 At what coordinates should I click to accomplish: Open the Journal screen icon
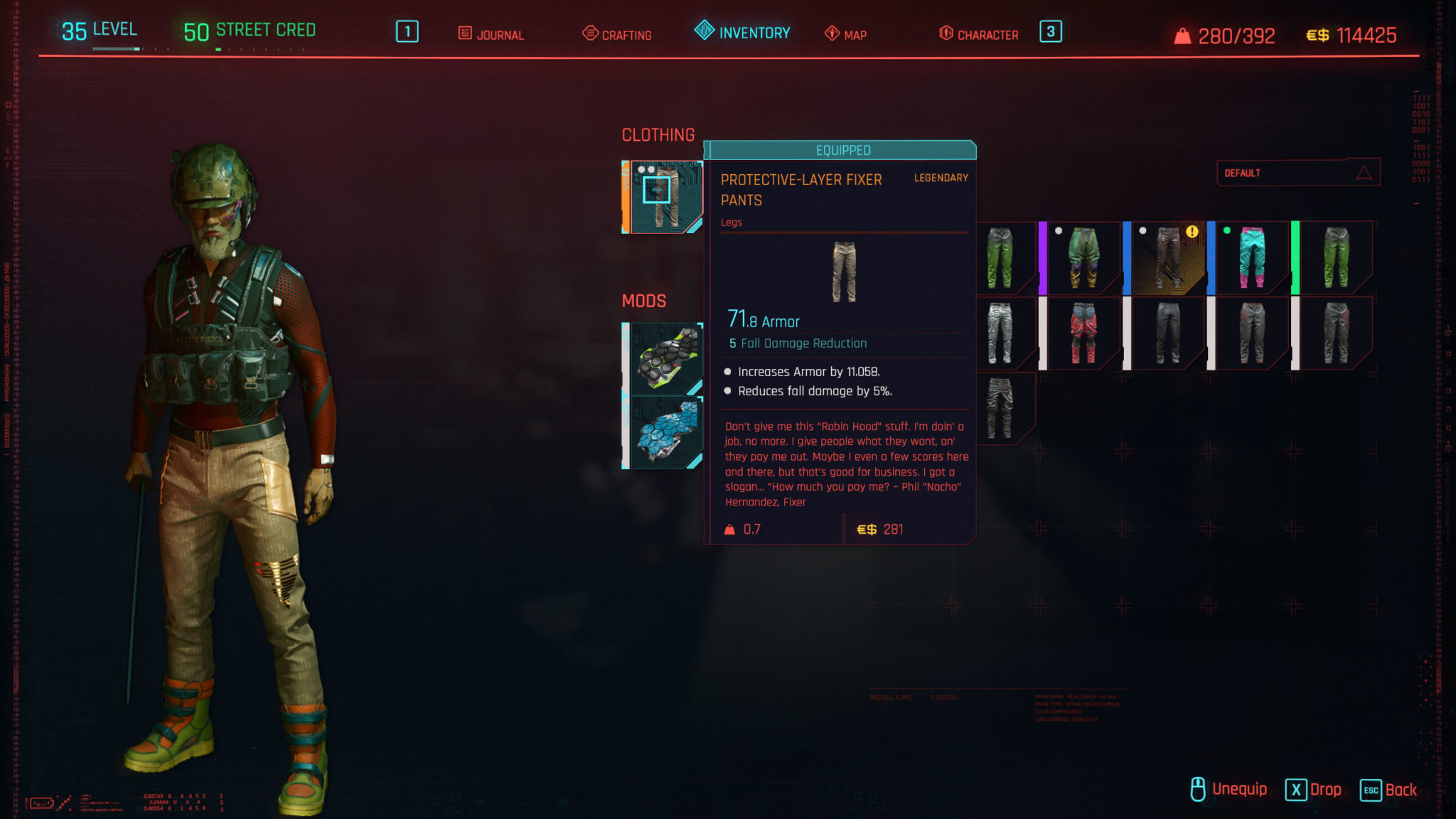466,33
